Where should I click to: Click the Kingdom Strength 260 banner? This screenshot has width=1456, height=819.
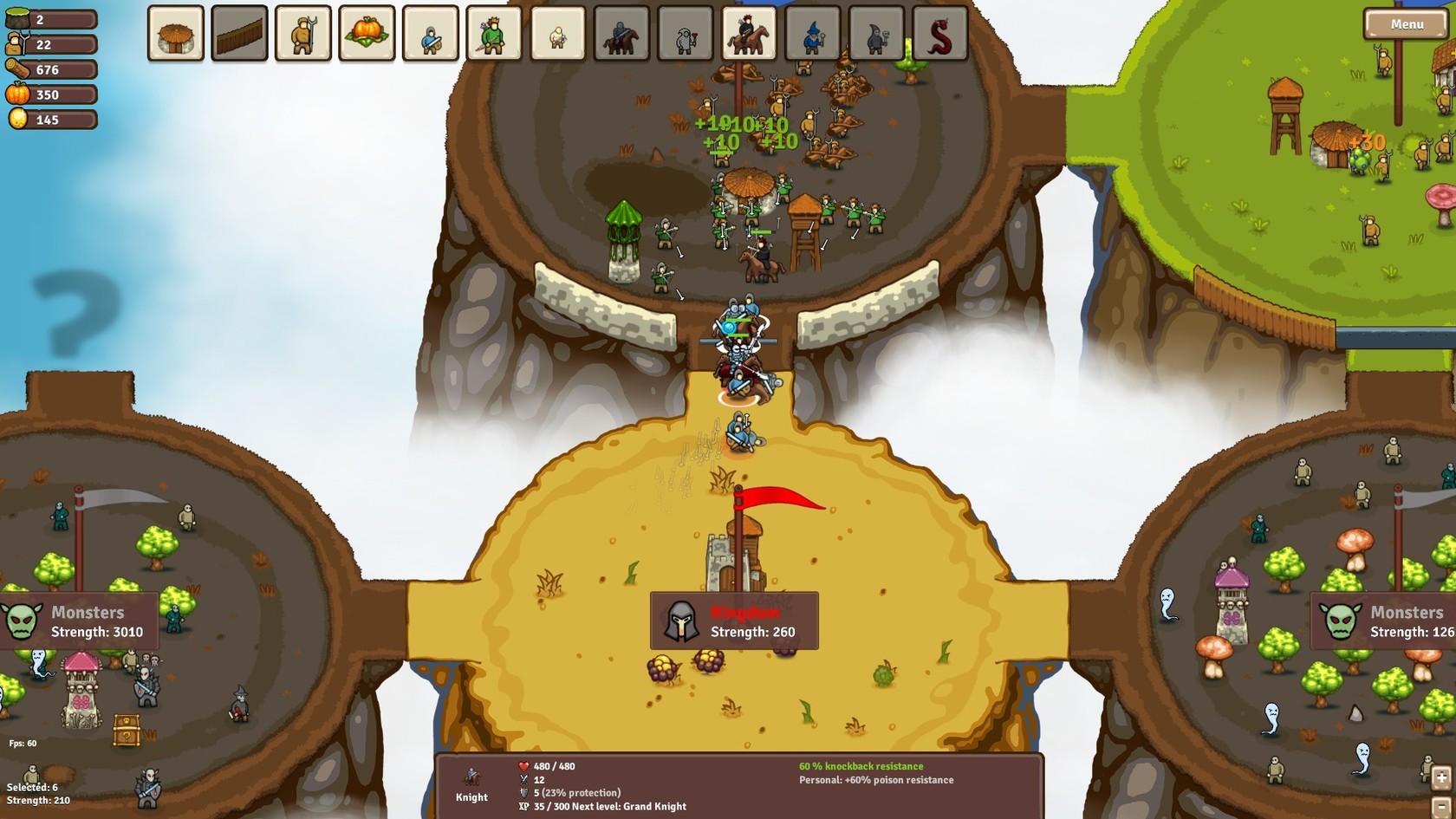pos(735,621)
